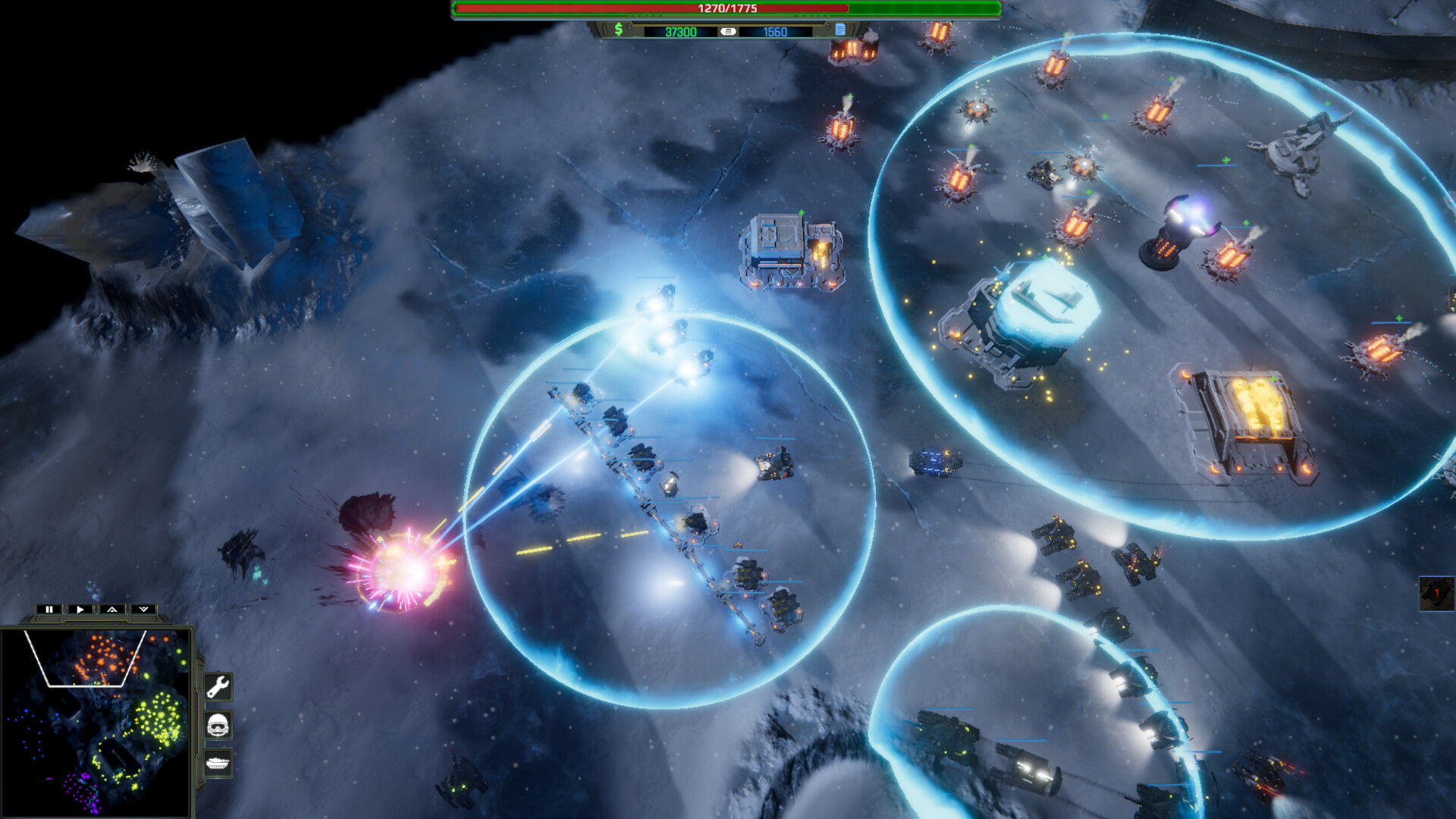Collapse minimap using the down chevron button
This screenshot has height=819, width=1456.
pos(143,610)
